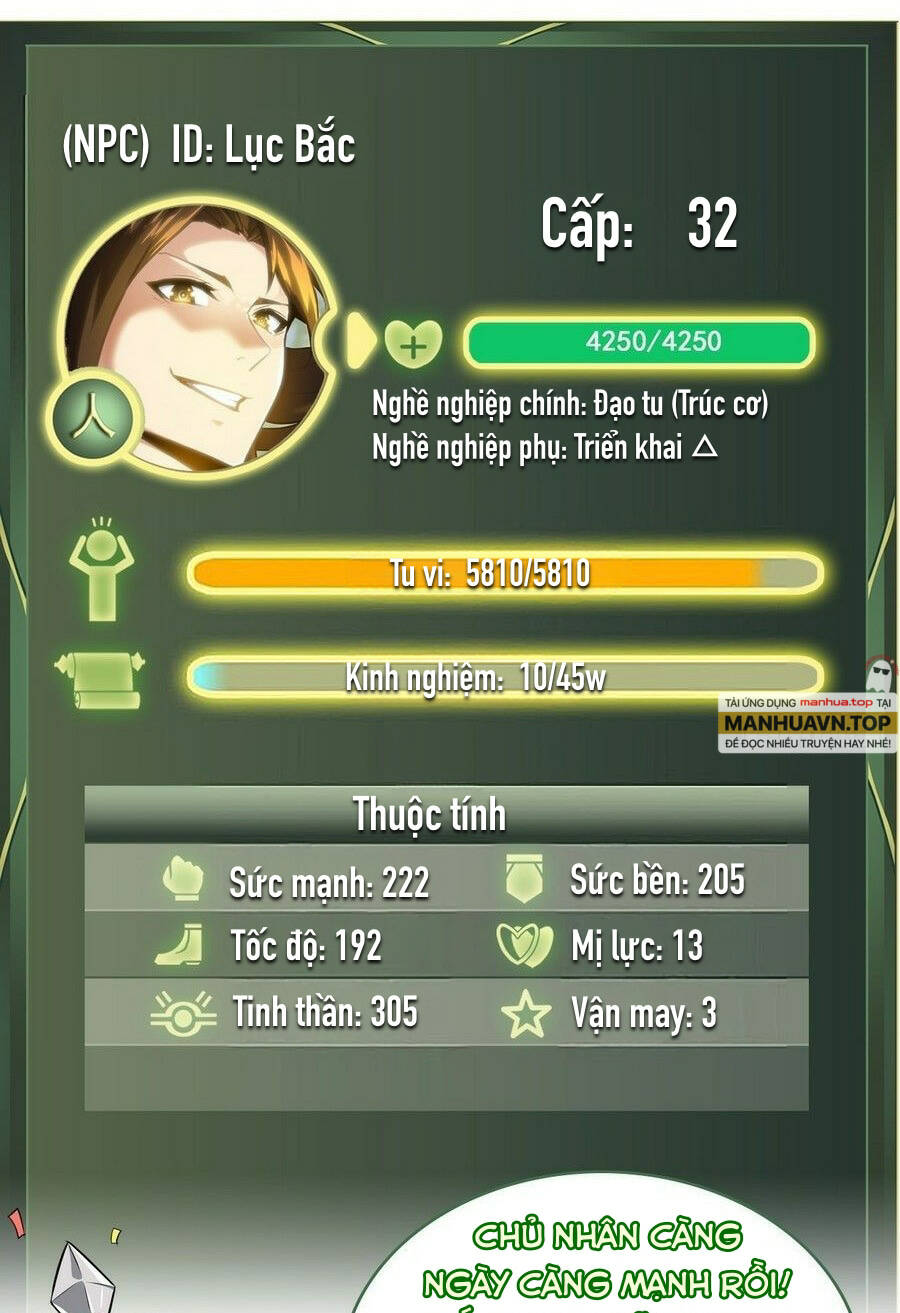Image resolution: width=900 pixels, height=1313 pixels.
Task: Select the star icon for Vận may
Action: point(525,1014)
